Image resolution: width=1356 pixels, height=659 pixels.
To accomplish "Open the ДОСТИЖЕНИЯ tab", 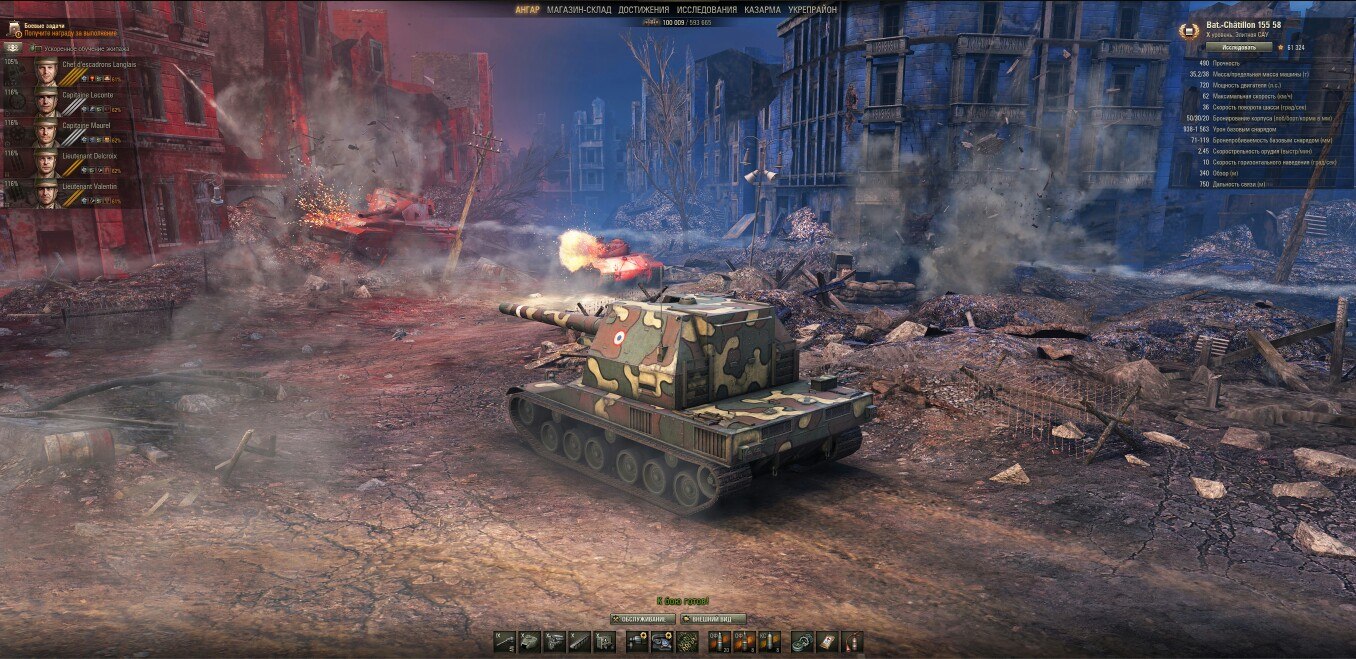I will 643,10.
